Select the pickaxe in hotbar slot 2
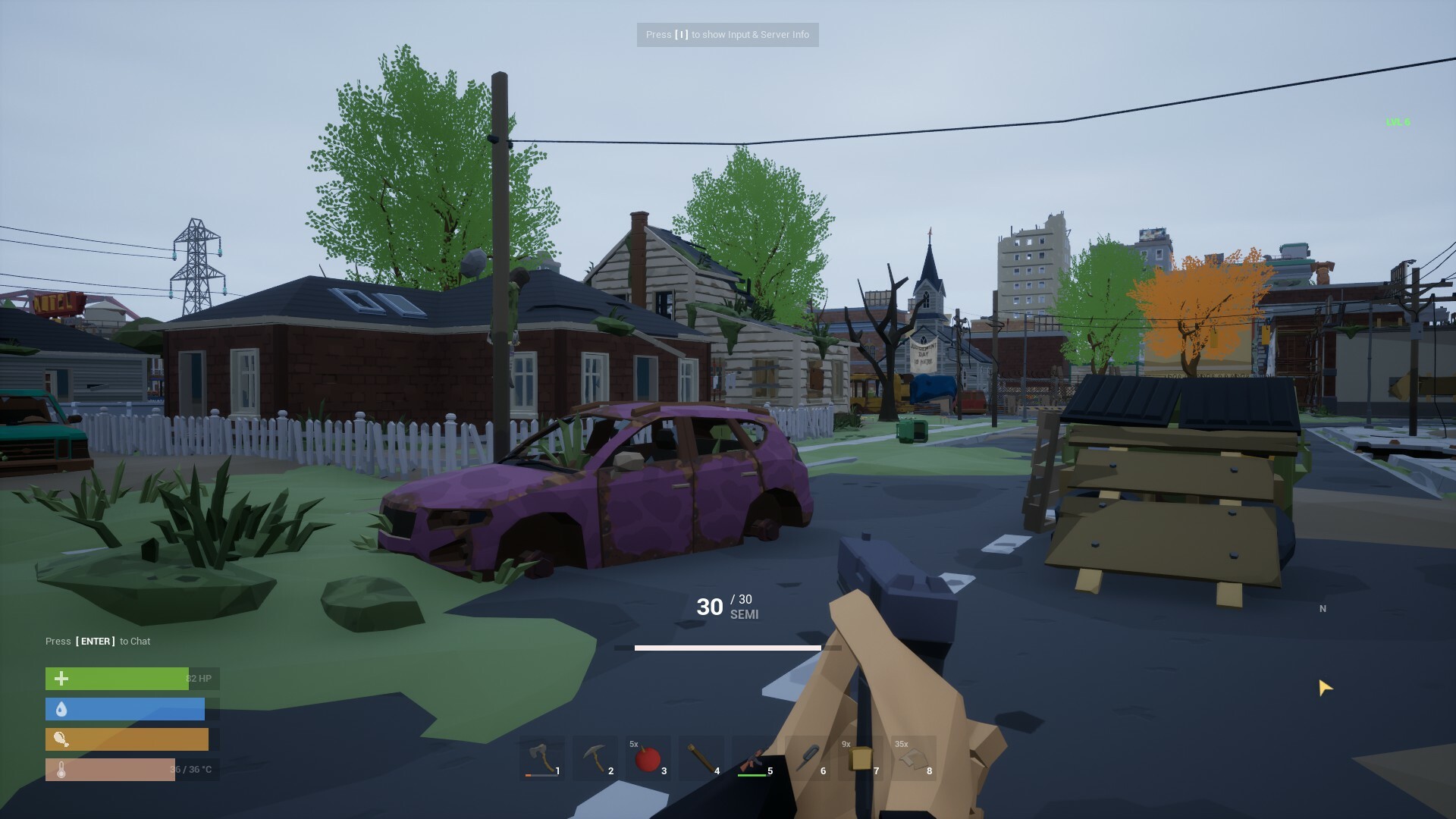This screenshot has height=819, width=1456. (x=595, y=758)
